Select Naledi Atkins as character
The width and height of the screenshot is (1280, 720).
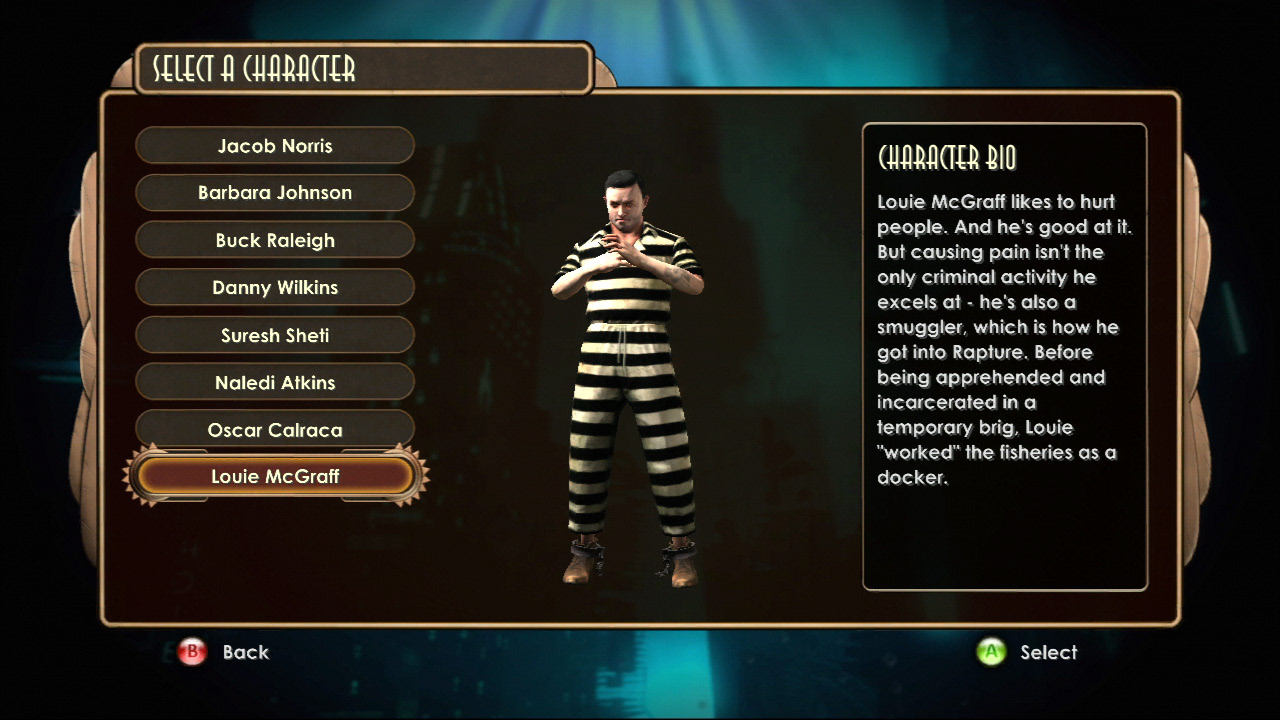[x=275, y=382]
